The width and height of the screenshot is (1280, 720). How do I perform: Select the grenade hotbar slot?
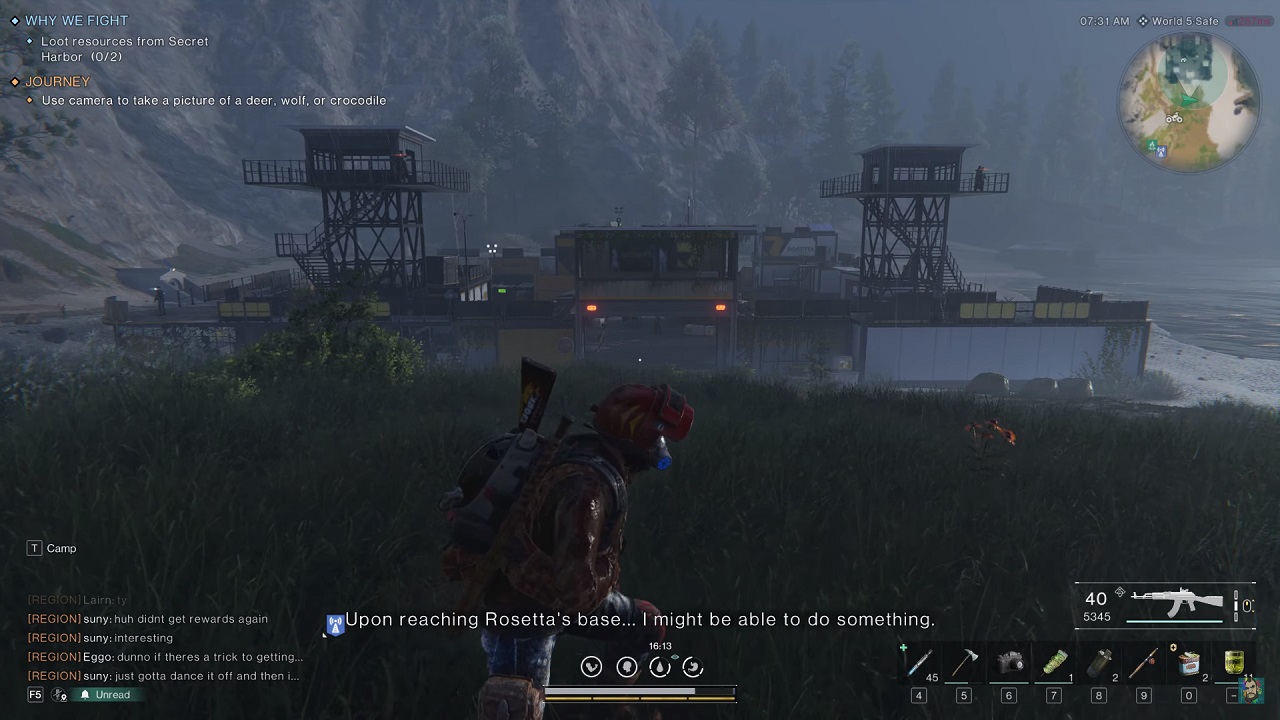click(1098, 663)
